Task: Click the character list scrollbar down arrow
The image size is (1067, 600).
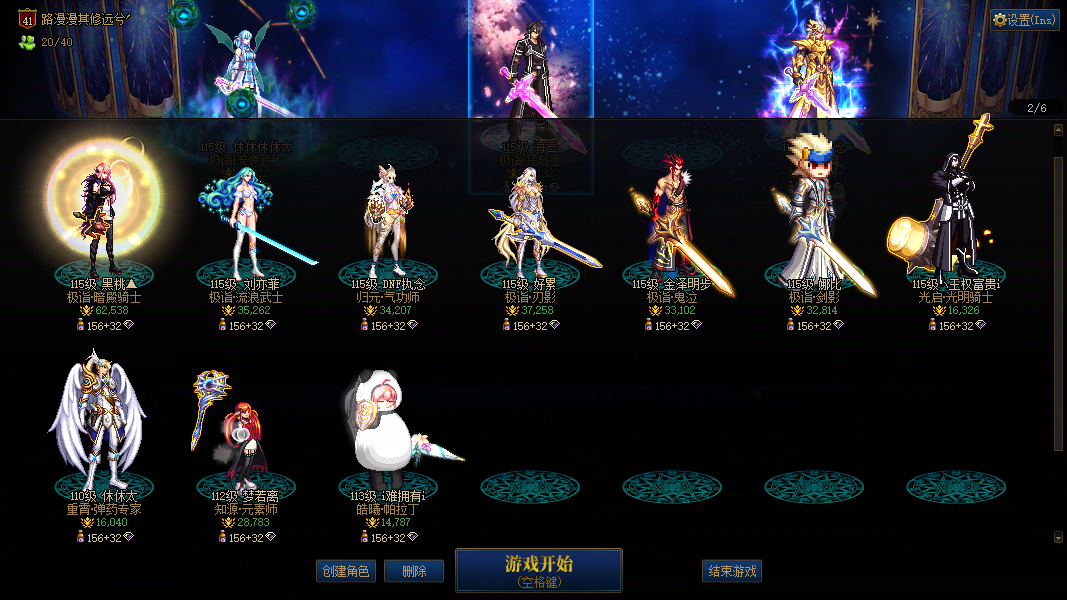Action: (x=1059, y=537)
